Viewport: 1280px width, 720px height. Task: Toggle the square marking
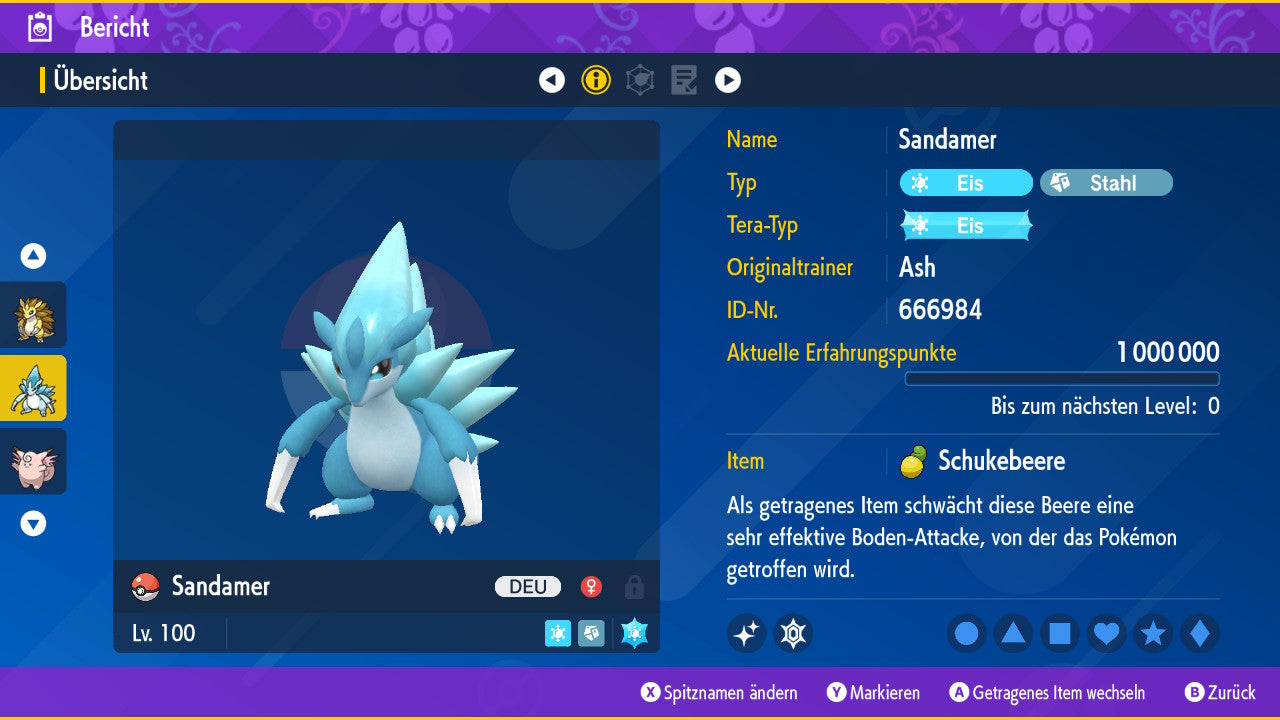[1060, 634]
